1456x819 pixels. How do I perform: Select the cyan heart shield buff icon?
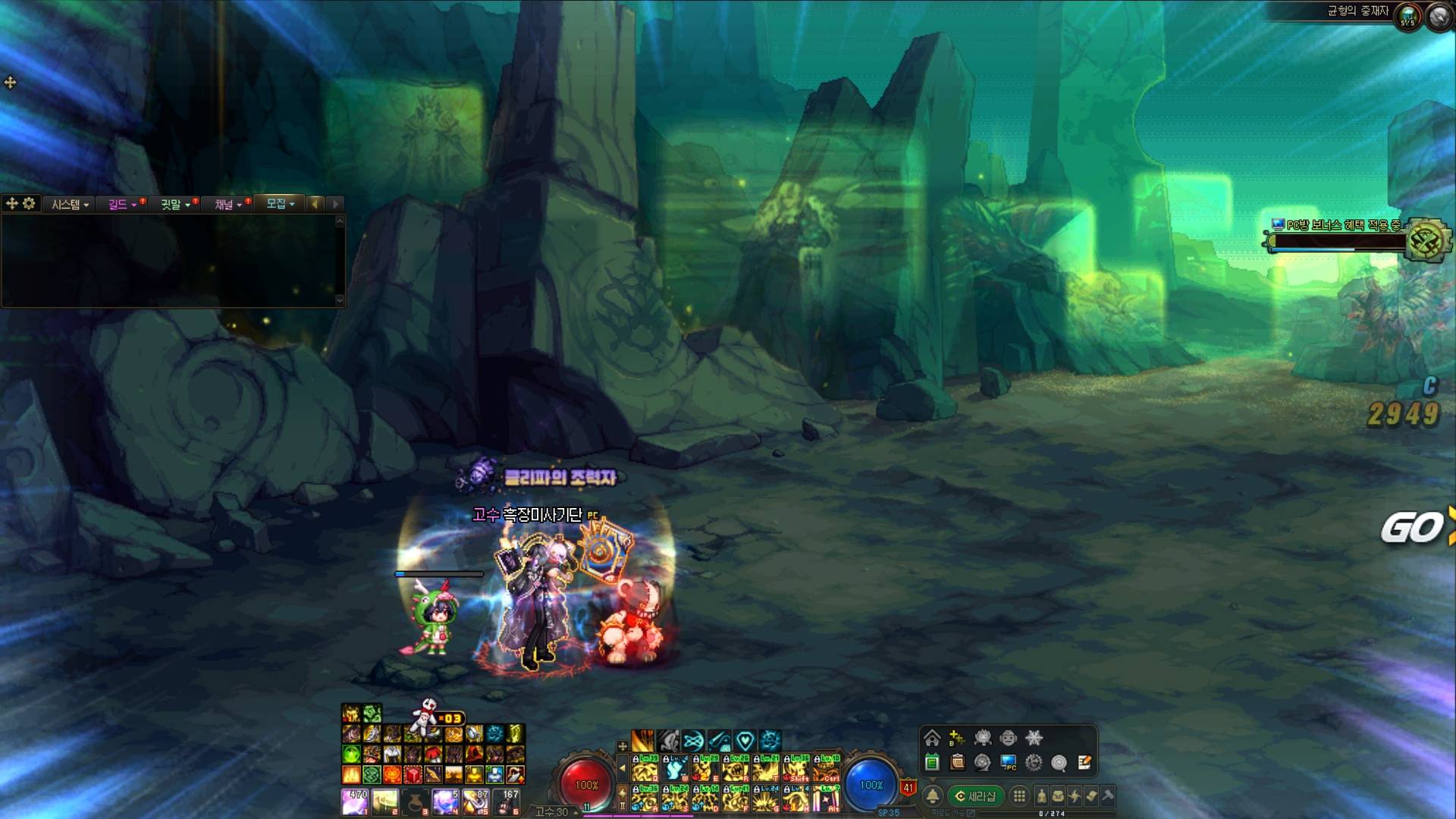click(745, 740)
